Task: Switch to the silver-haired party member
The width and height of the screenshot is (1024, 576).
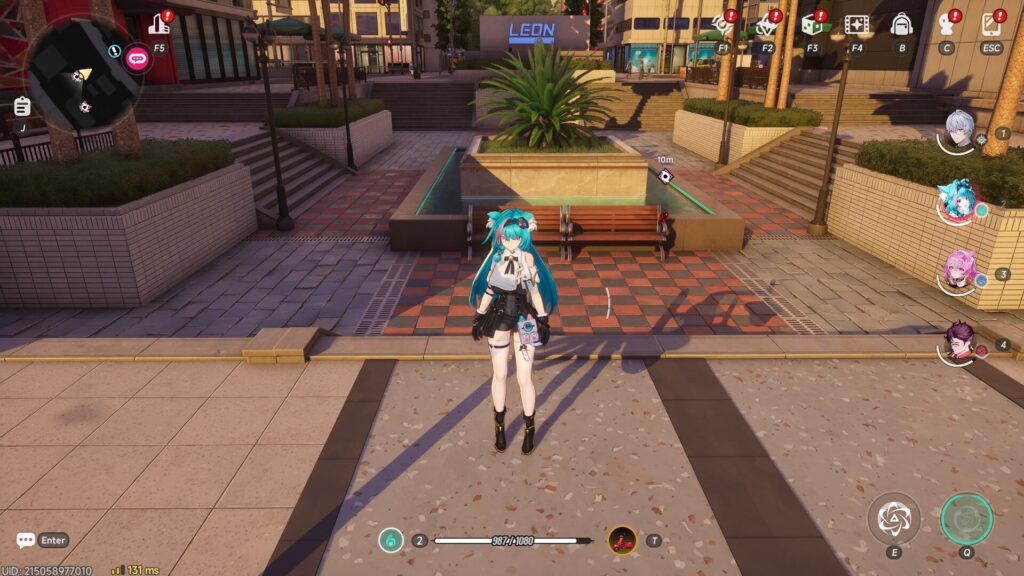Action: 960,131
